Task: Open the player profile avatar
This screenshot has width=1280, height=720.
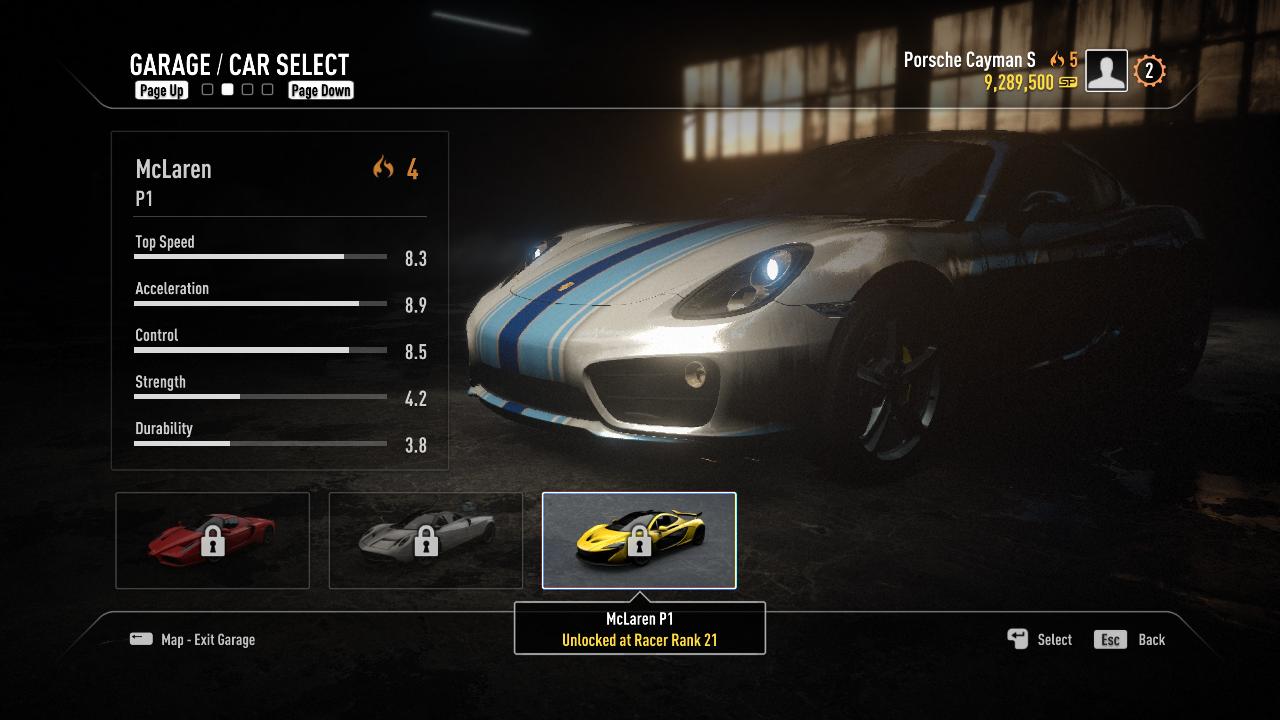Action: (x=1106, y=71)
